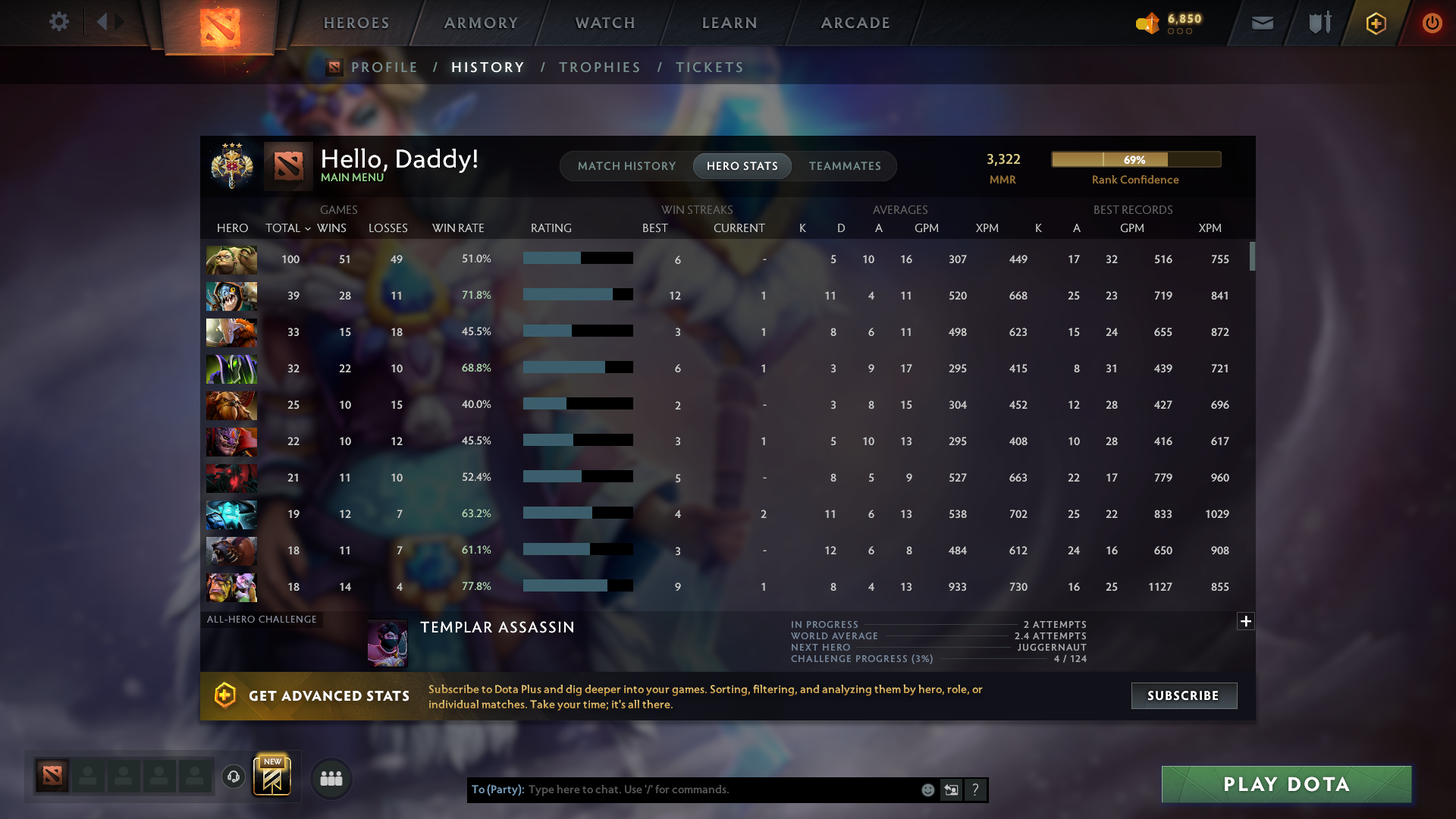Toggle the party finder grid icon
This screenshot has width=1456, height=819.
[x=330, y=777]
